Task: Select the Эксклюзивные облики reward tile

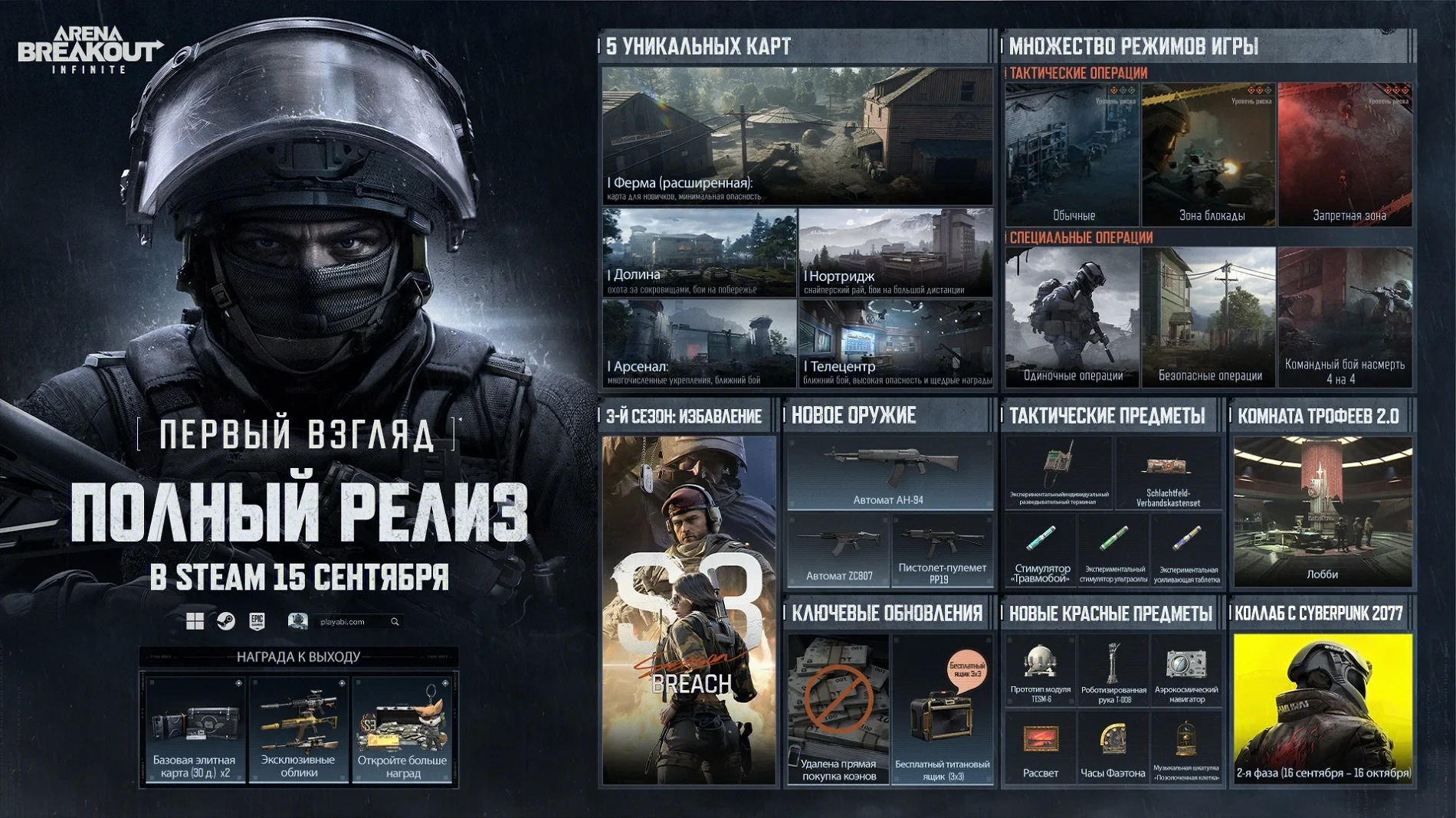Action: point(298,729)
